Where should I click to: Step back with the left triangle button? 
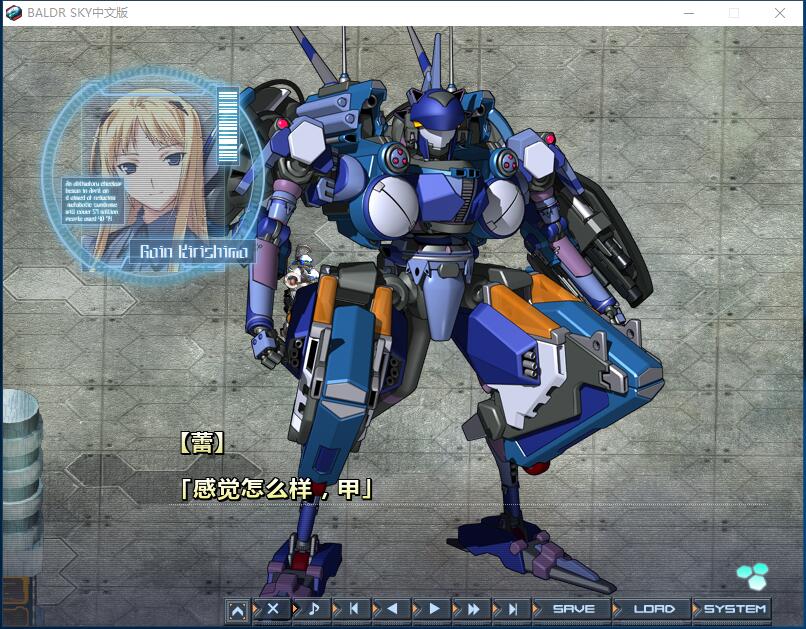(393, 608)
